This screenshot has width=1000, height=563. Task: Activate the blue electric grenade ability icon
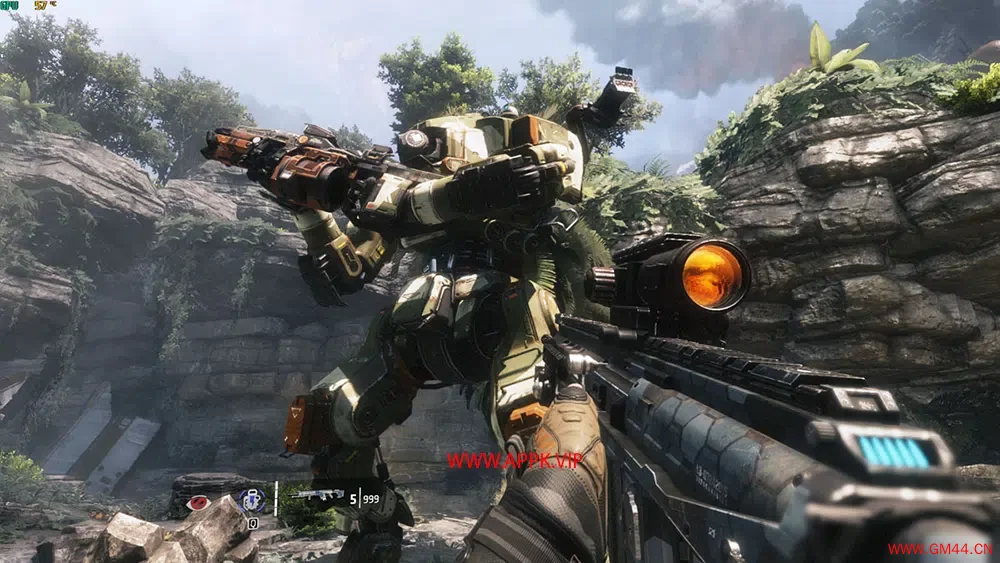251,501
